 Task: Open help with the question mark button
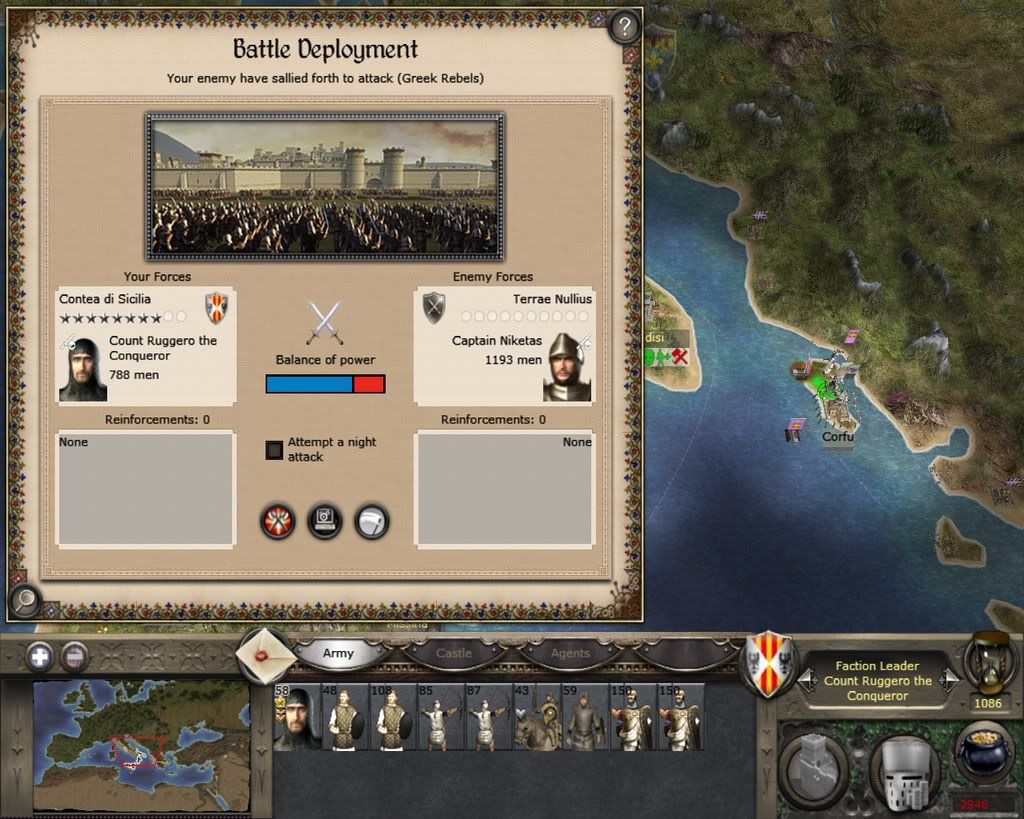[624, 27]
